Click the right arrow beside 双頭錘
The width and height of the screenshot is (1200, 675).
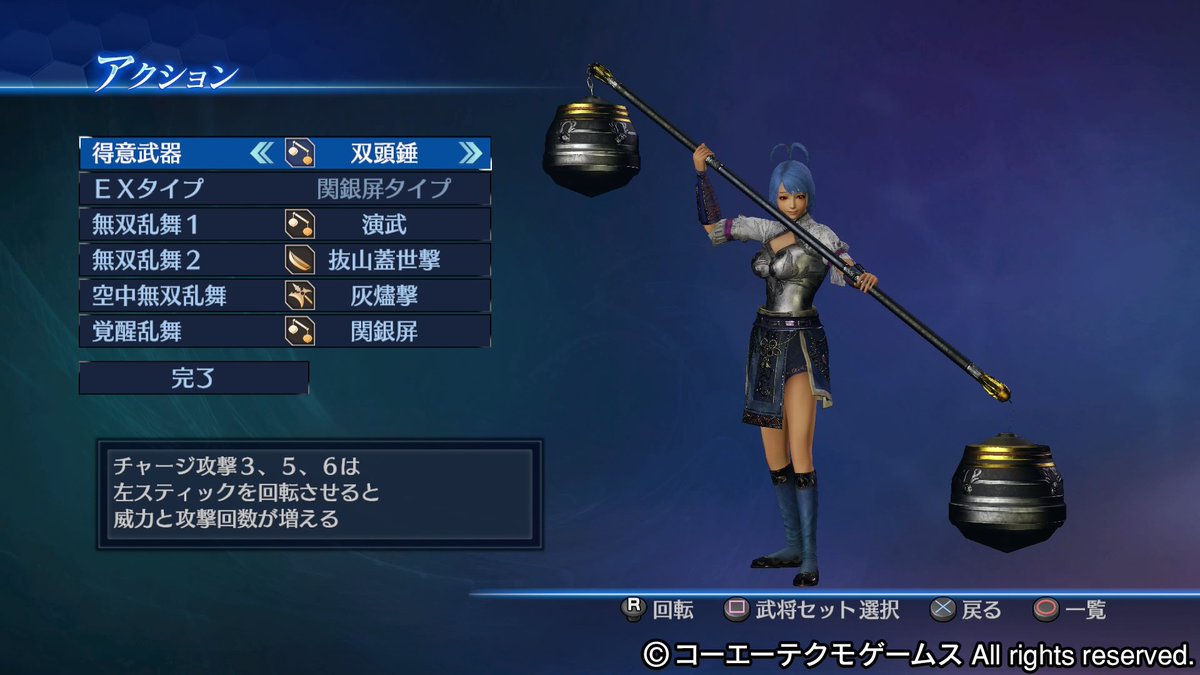tap(469, 153)
